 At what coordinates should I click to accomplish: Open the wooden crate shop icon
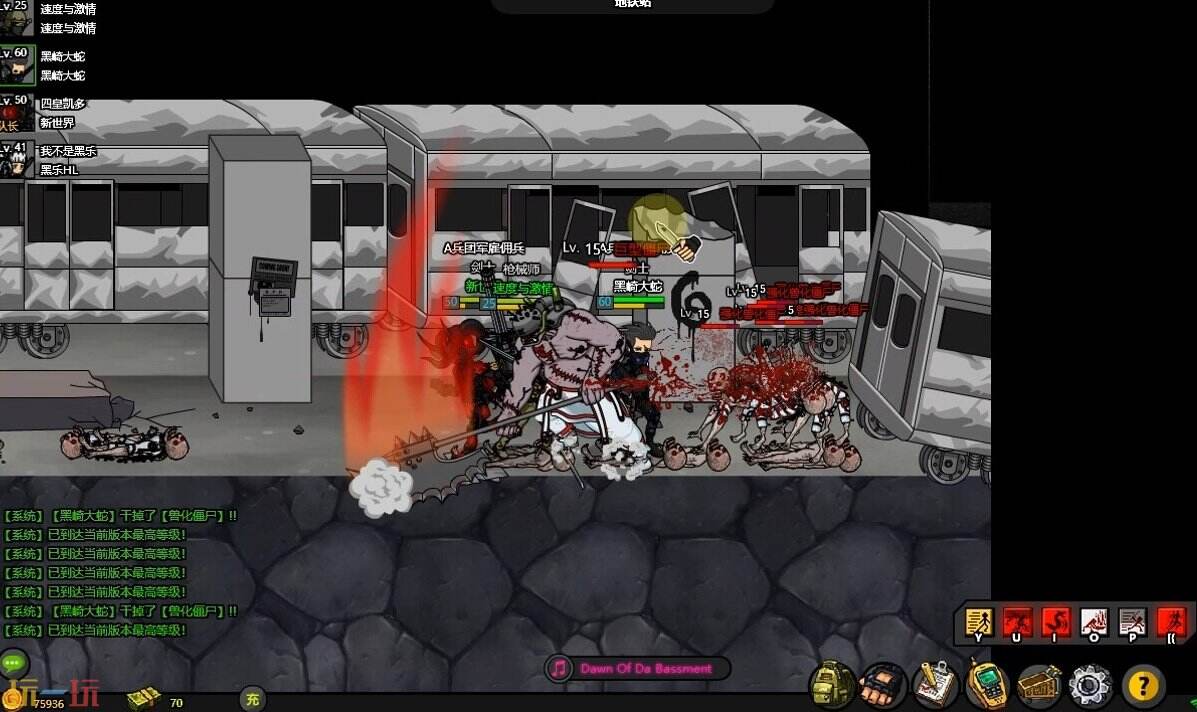(1039, 686)
